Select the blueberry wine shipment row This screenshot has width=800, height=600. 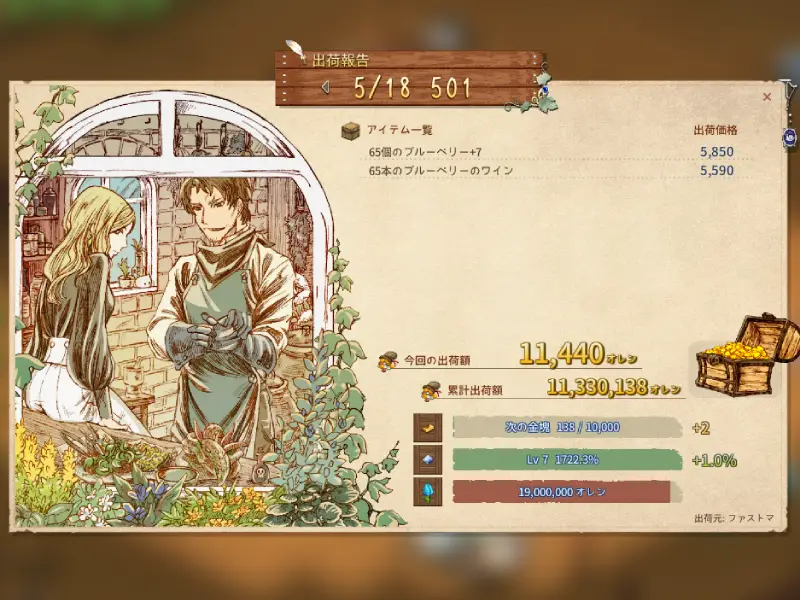click(x=552, y=171)
